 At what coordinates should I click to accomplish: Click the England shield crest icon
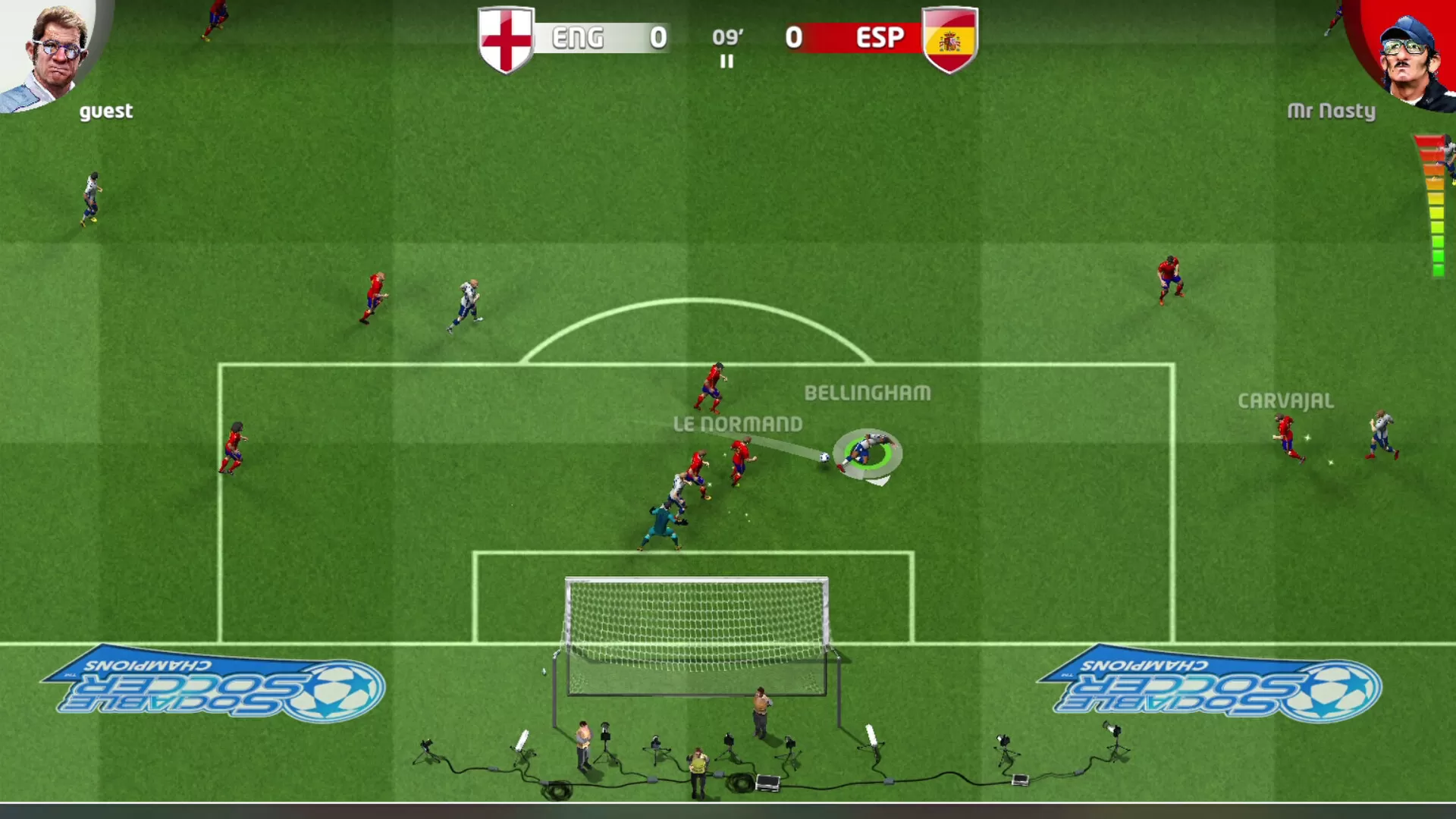pyautogui.click(x=506, y=38)
